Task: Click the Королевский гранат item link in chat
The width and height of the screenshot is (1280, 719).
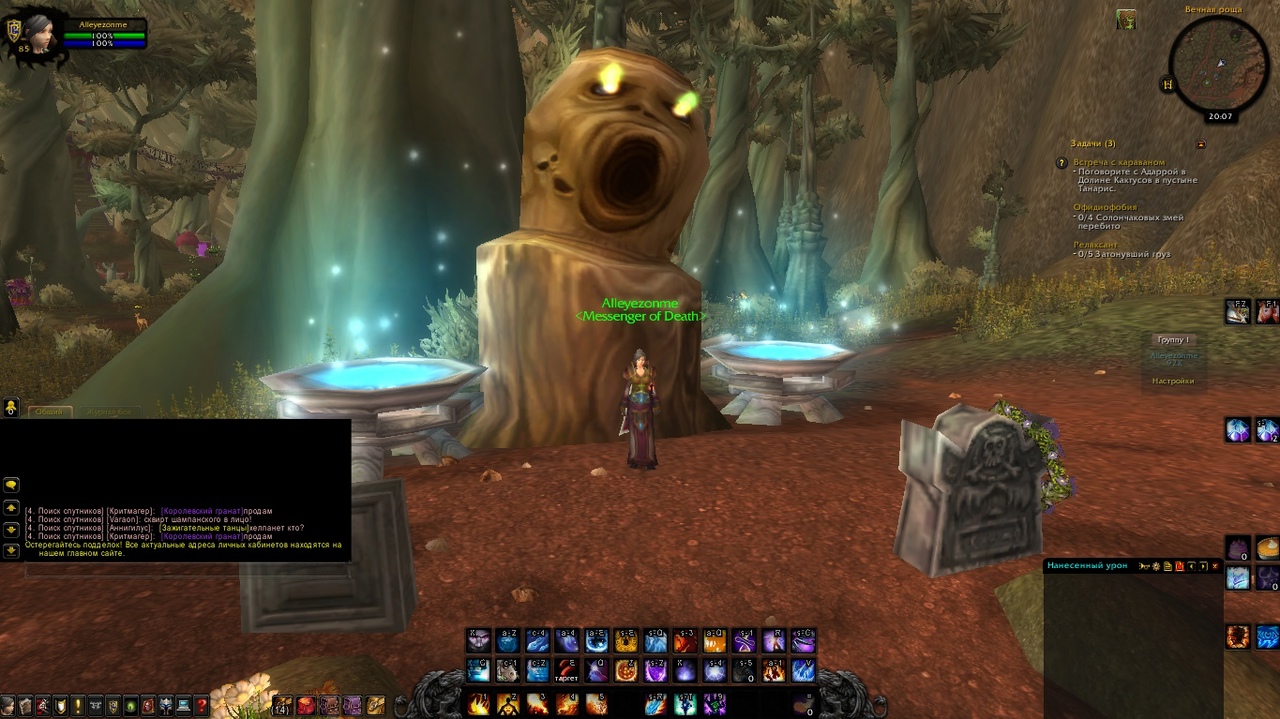Action: point(201,511)
